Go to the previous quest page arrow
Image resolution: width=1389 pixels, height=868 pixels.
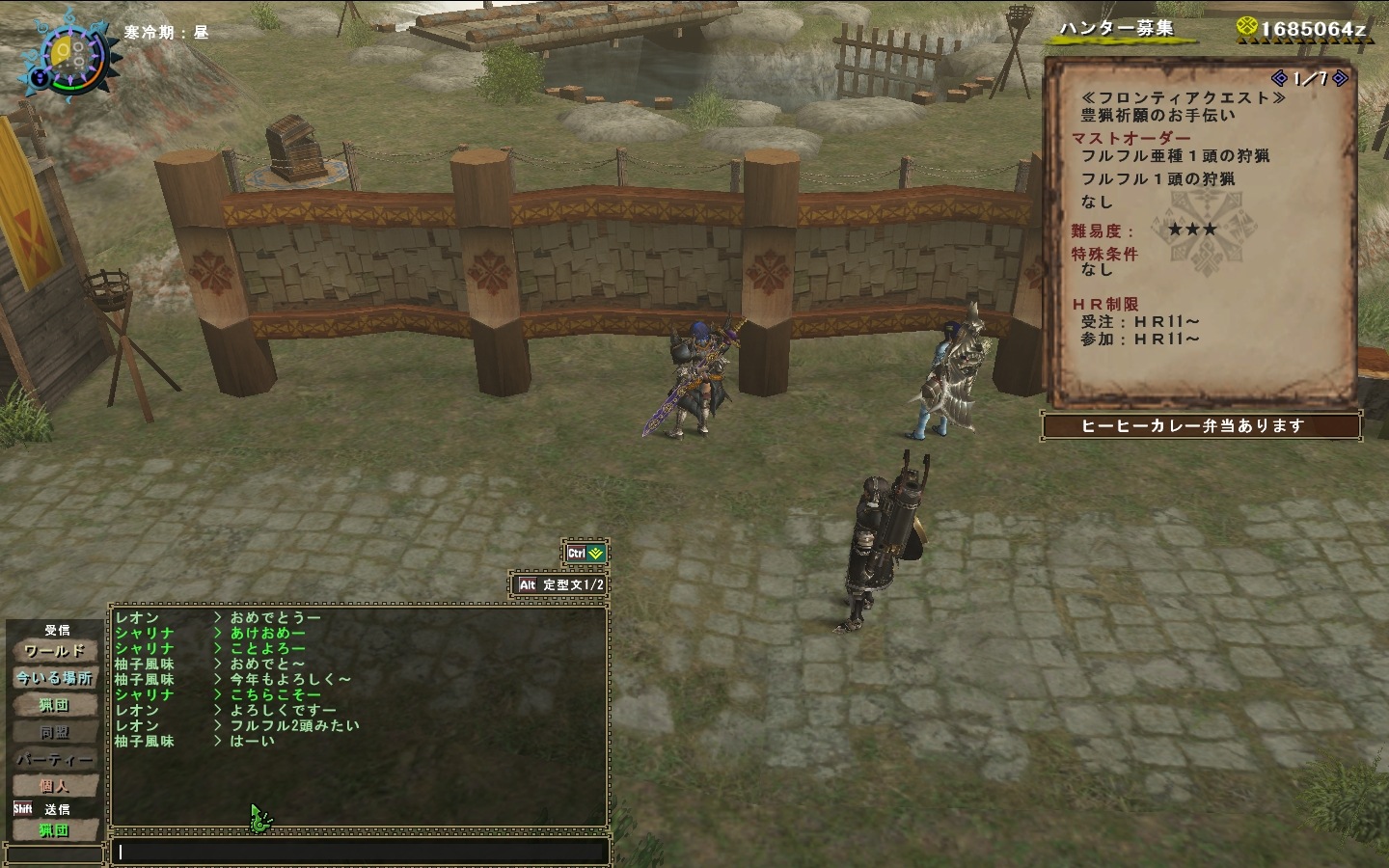(x=1280, y=78)
